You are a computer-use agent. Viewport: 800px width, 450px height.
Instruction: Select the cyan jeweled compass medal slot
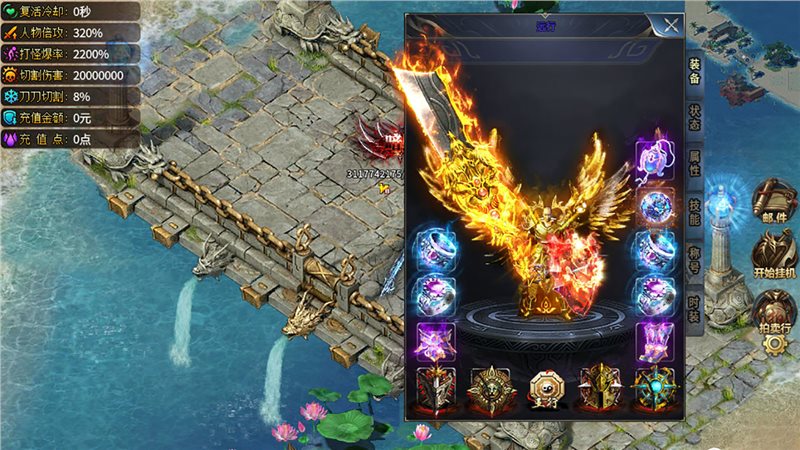[655, 388]
